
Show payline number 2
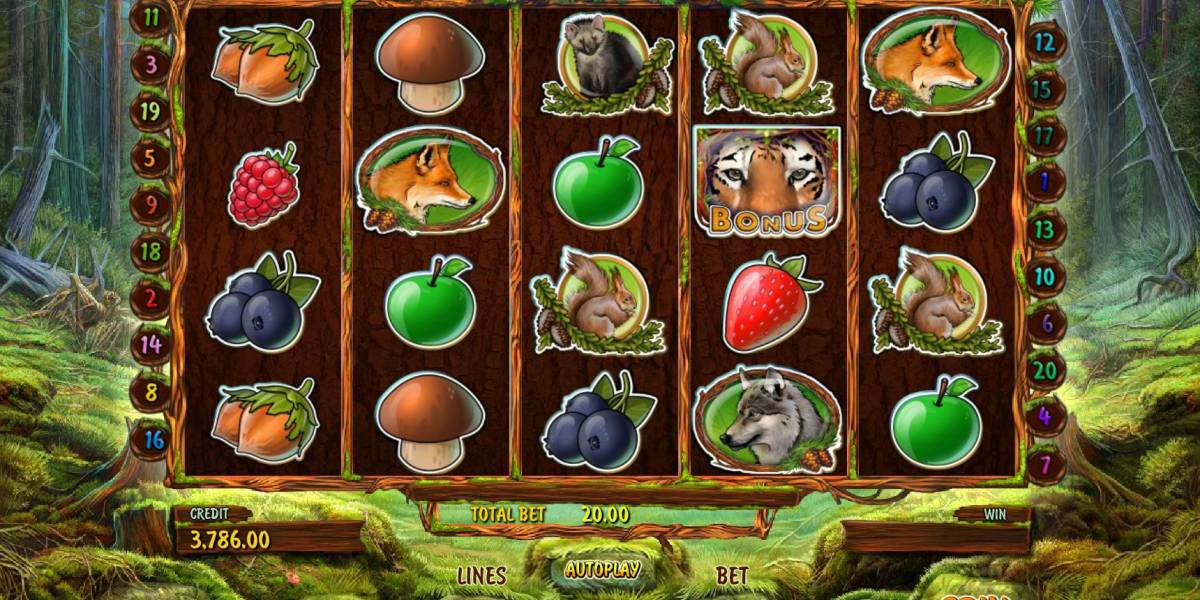pyautogui.click(x=150, y=297)
